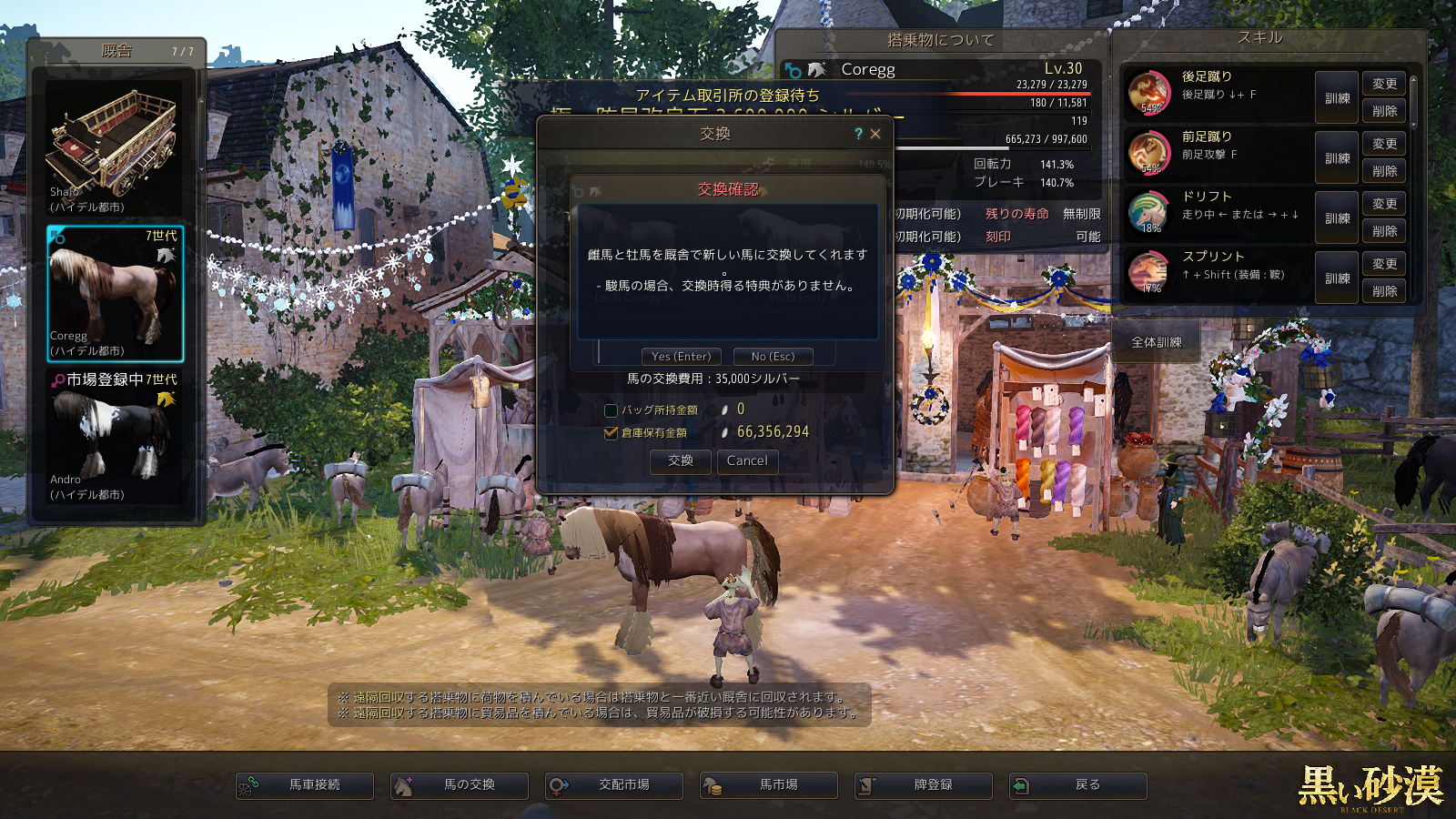
Task: Delete the スプリント skill
Action: coord(1384,291)
